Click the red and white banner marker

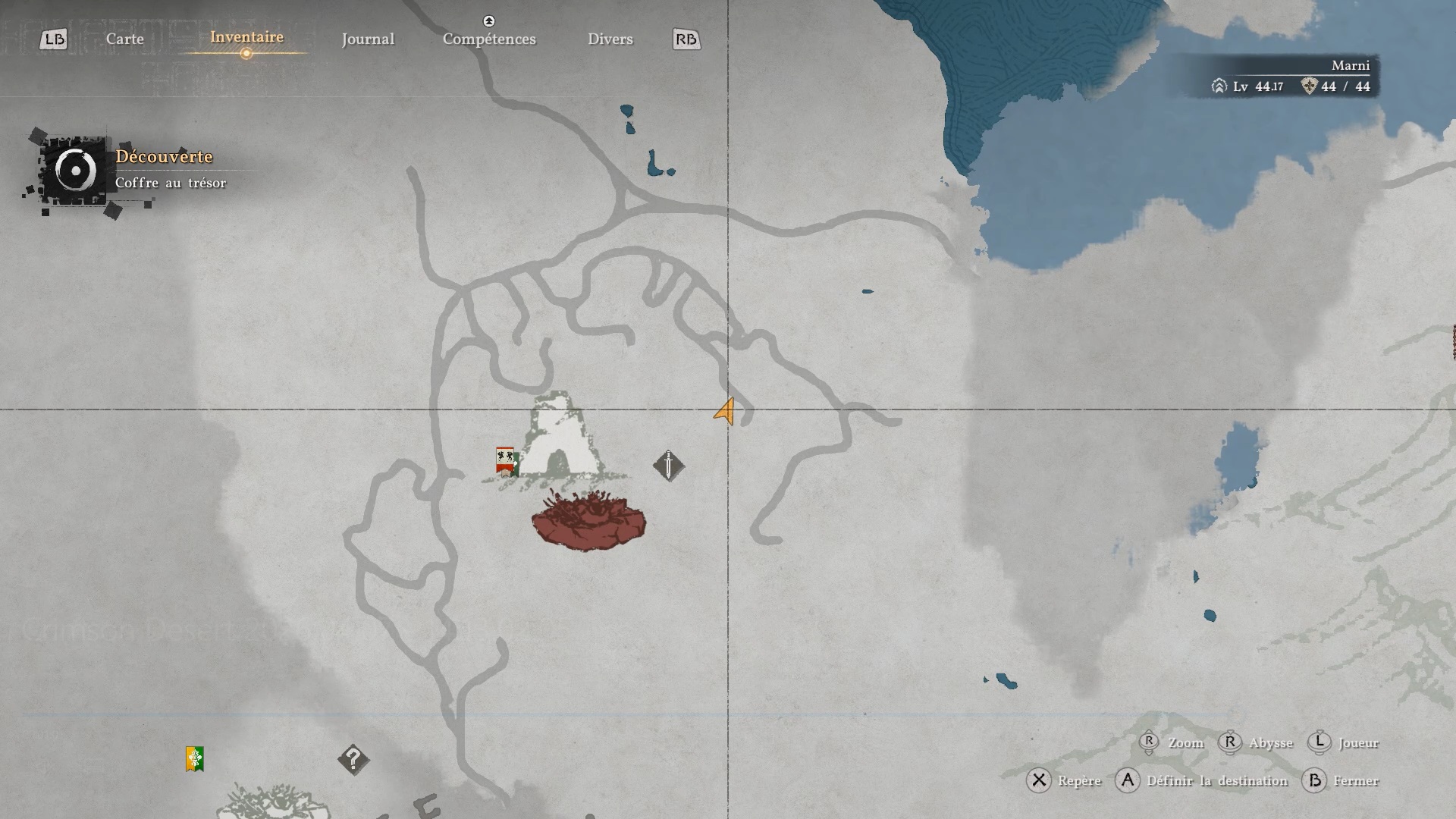[506, 460]
